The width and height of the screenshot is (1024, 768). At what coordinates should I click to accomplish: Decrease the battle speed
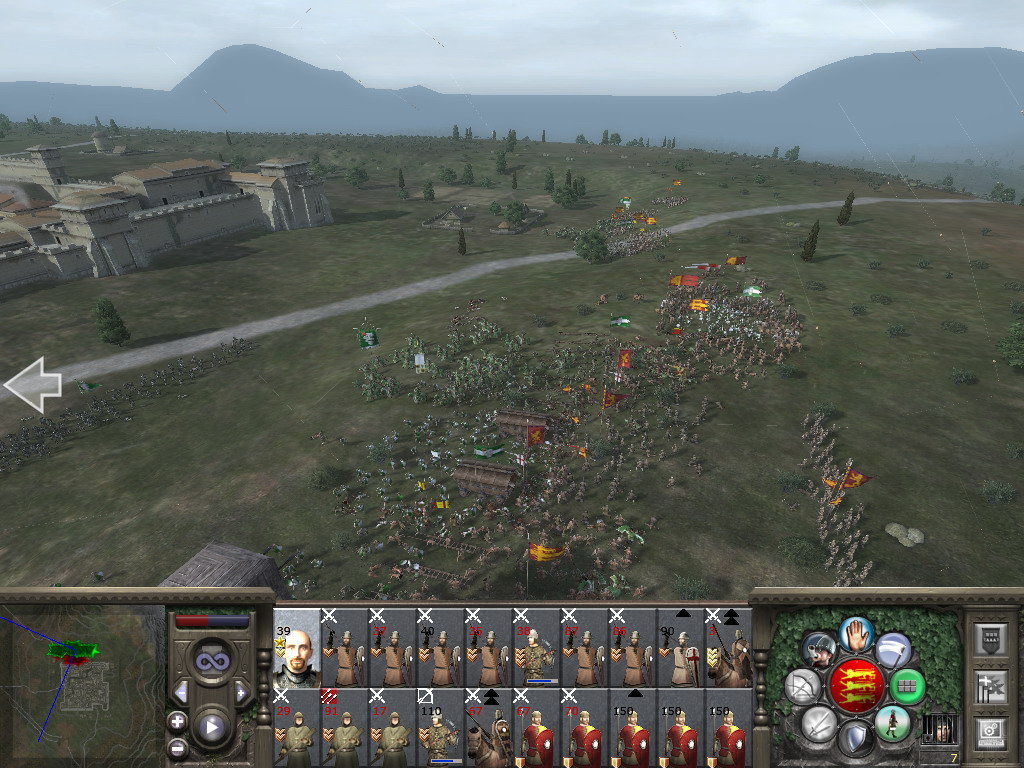click(181, 691)
